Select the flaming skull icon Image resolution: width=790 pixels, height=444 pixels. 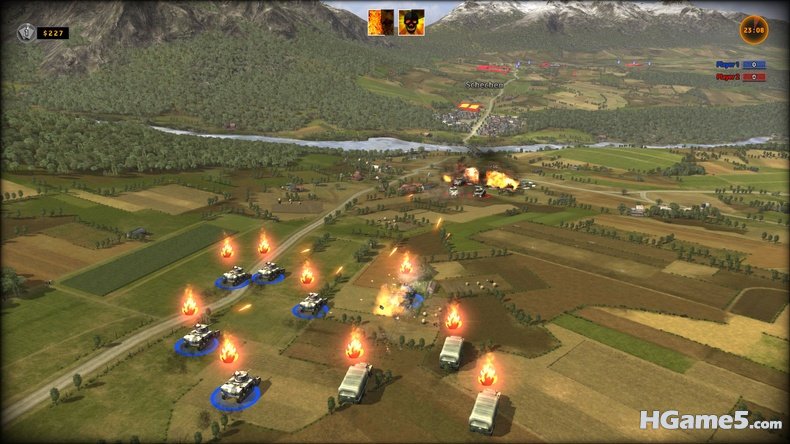(x=410, y=23)
